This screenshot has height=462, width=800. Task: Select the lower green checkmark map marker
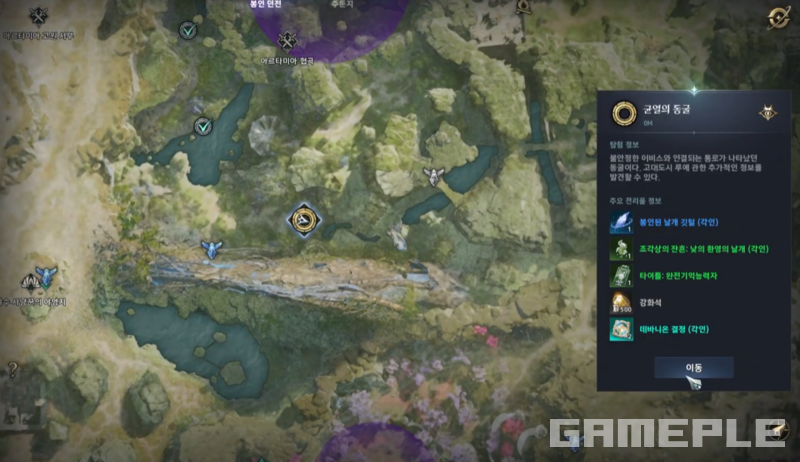tap(204, 126)
